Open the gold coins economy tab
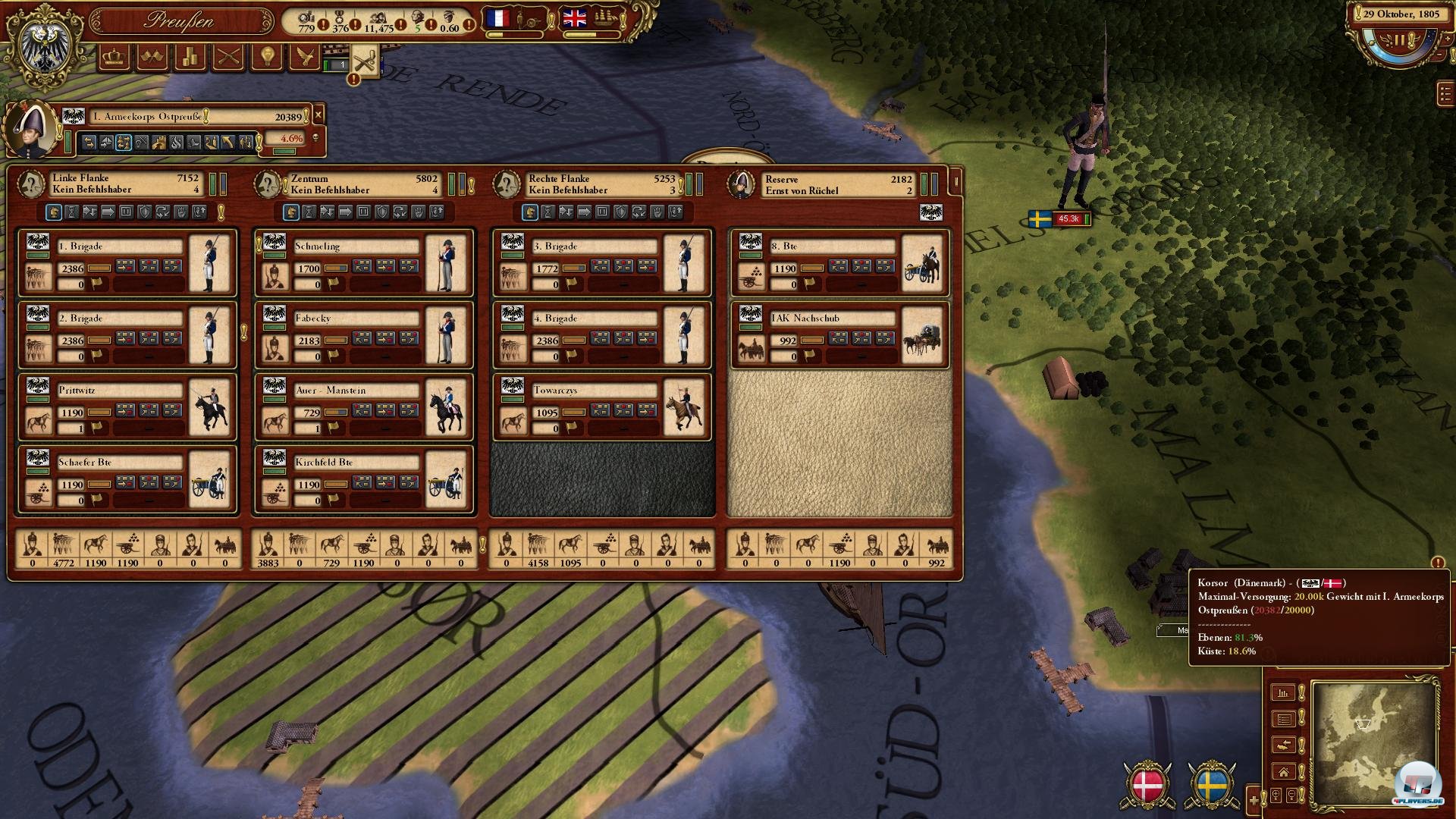Image resolution: width=1456 pixels, height=819 pixels. pyautogui.click(x=190, y=57)
